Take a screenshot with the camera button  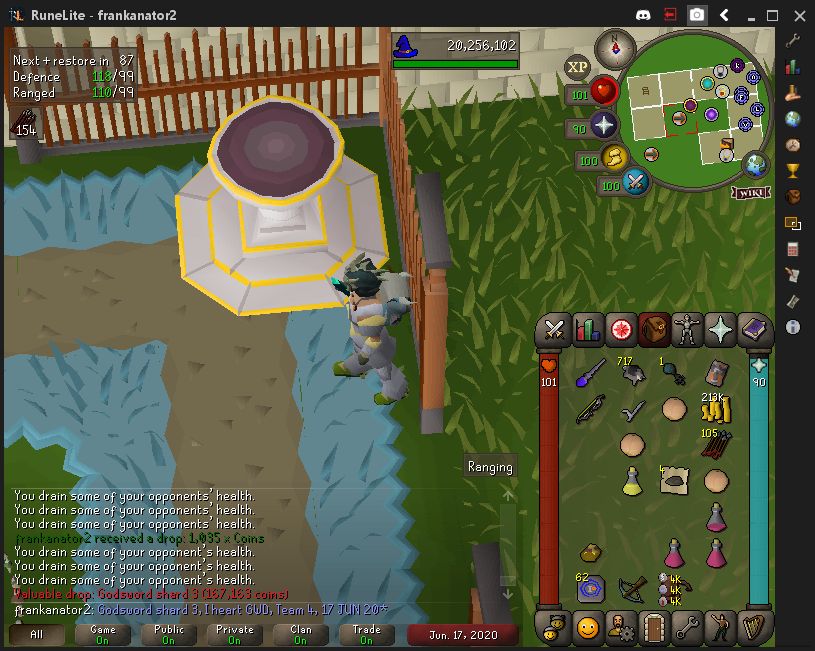697,15
